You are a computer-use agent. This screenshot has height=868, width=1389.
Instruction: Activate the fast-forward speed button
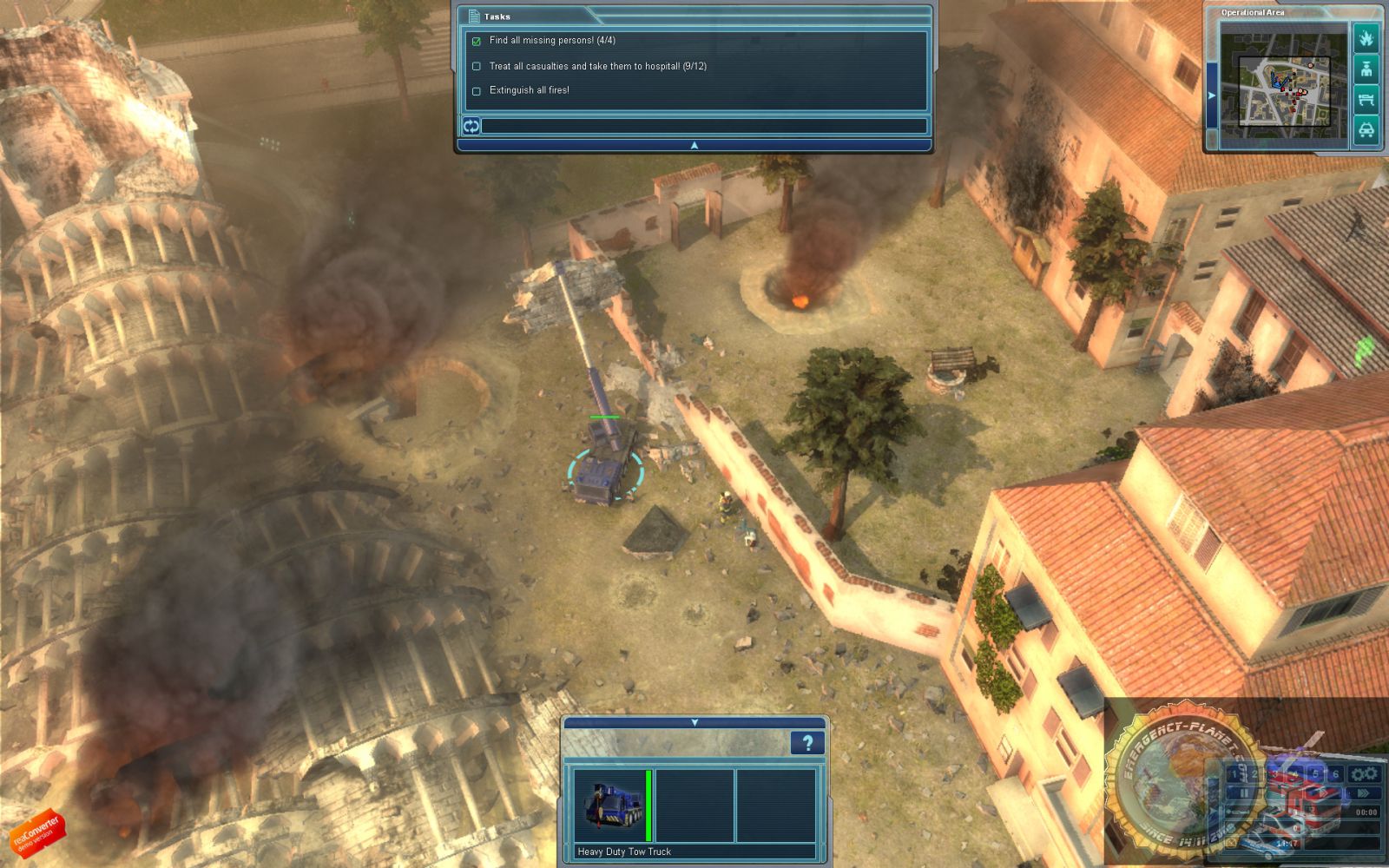coord(1362,793)
